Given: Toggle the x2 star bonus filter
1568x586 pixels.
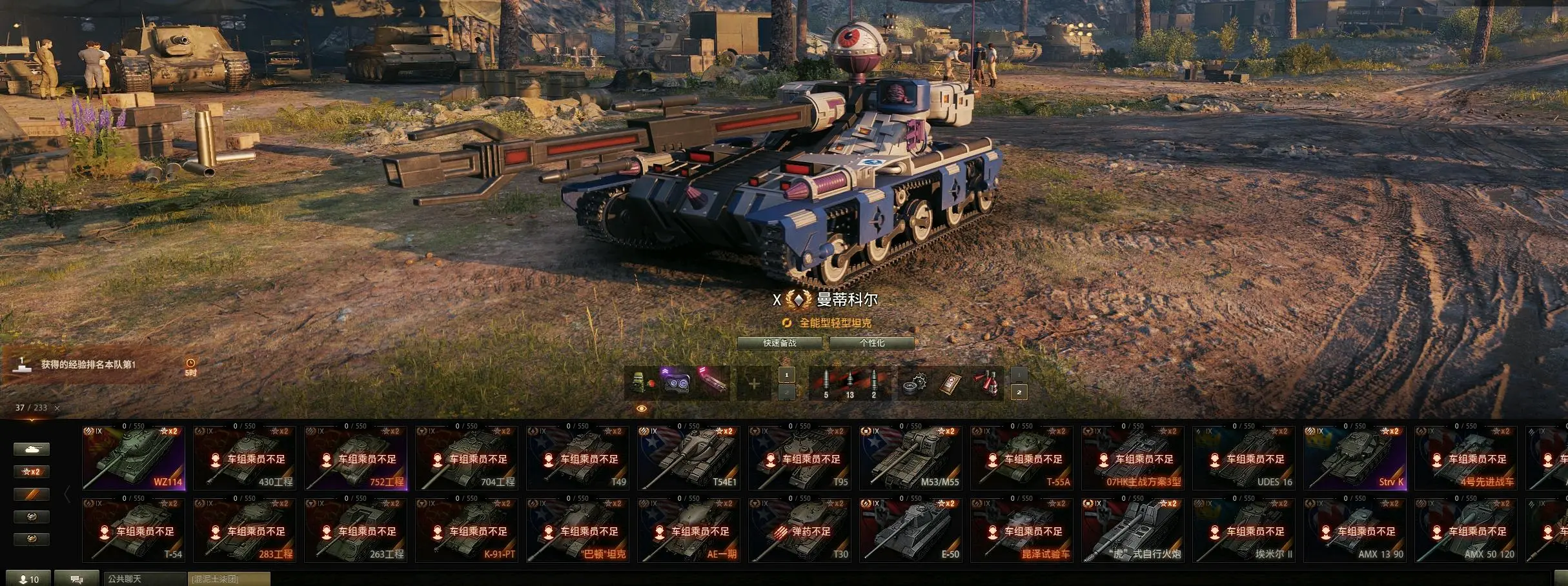Looking at the screenshot, I should tap(32, 472).
